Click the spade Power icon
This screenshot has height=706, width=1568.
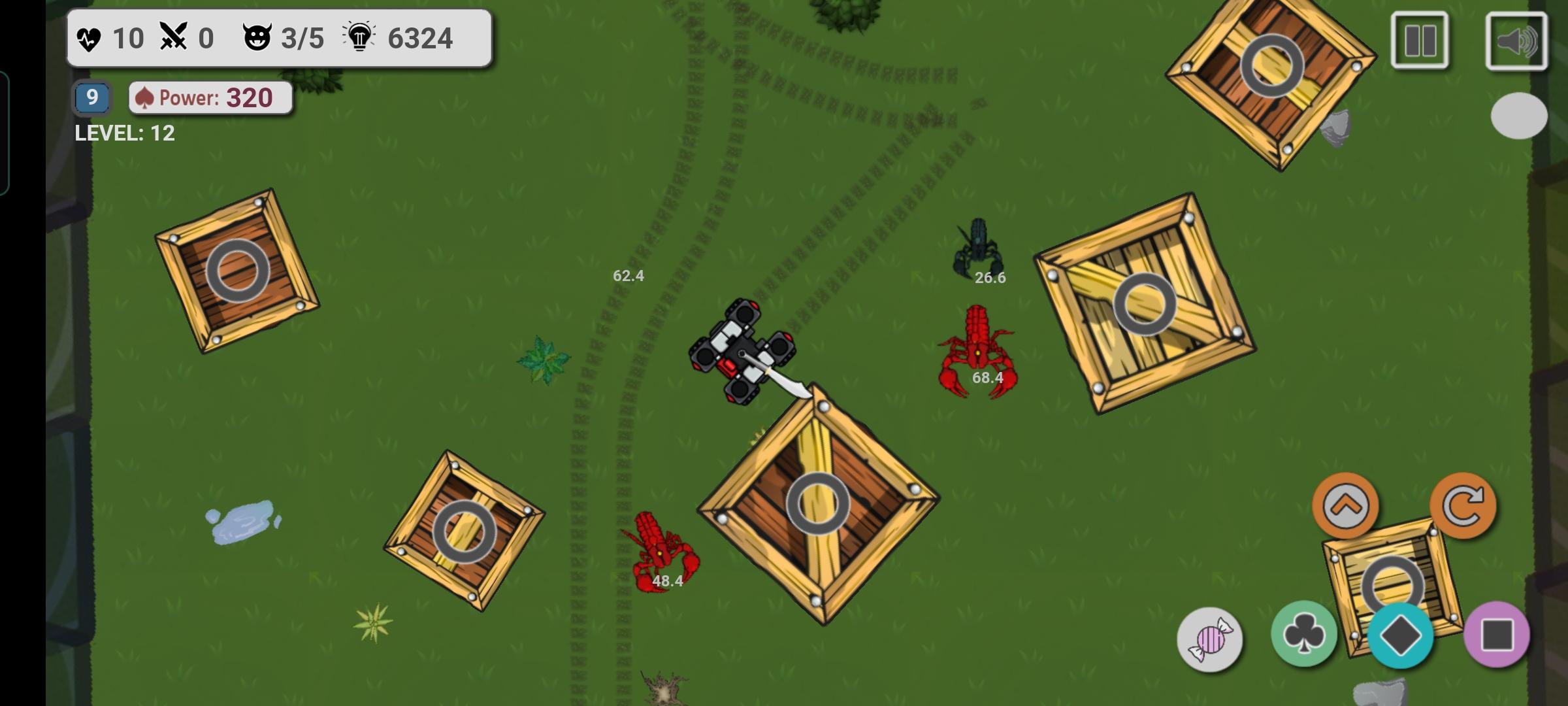145,97
